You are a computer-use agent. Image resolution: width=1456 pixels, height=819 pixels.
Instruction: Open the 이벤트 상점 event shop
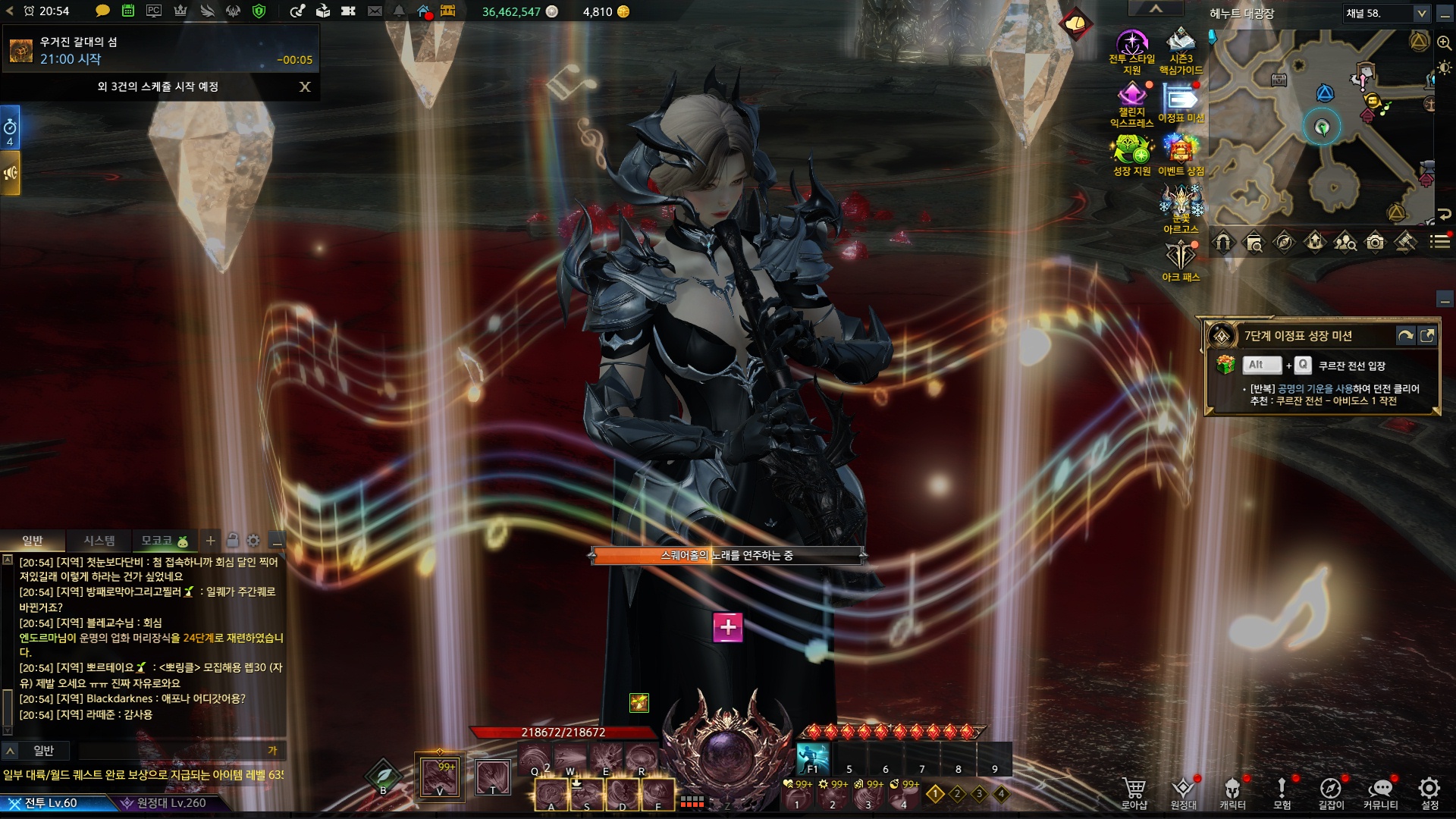pos(1181,154)
